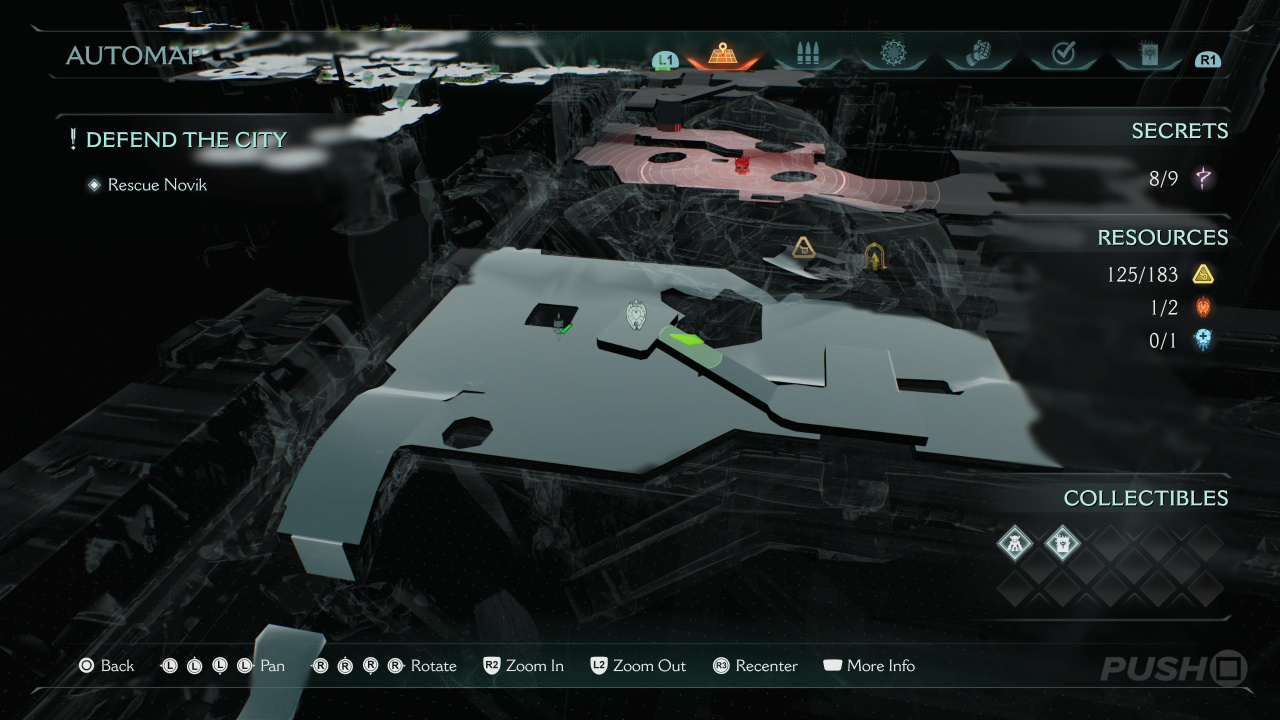Image resolution: width=1280 pixels, height=720 pixels.
Task: Switch to the clenched fist tab
Action: [x=978, y=55]
